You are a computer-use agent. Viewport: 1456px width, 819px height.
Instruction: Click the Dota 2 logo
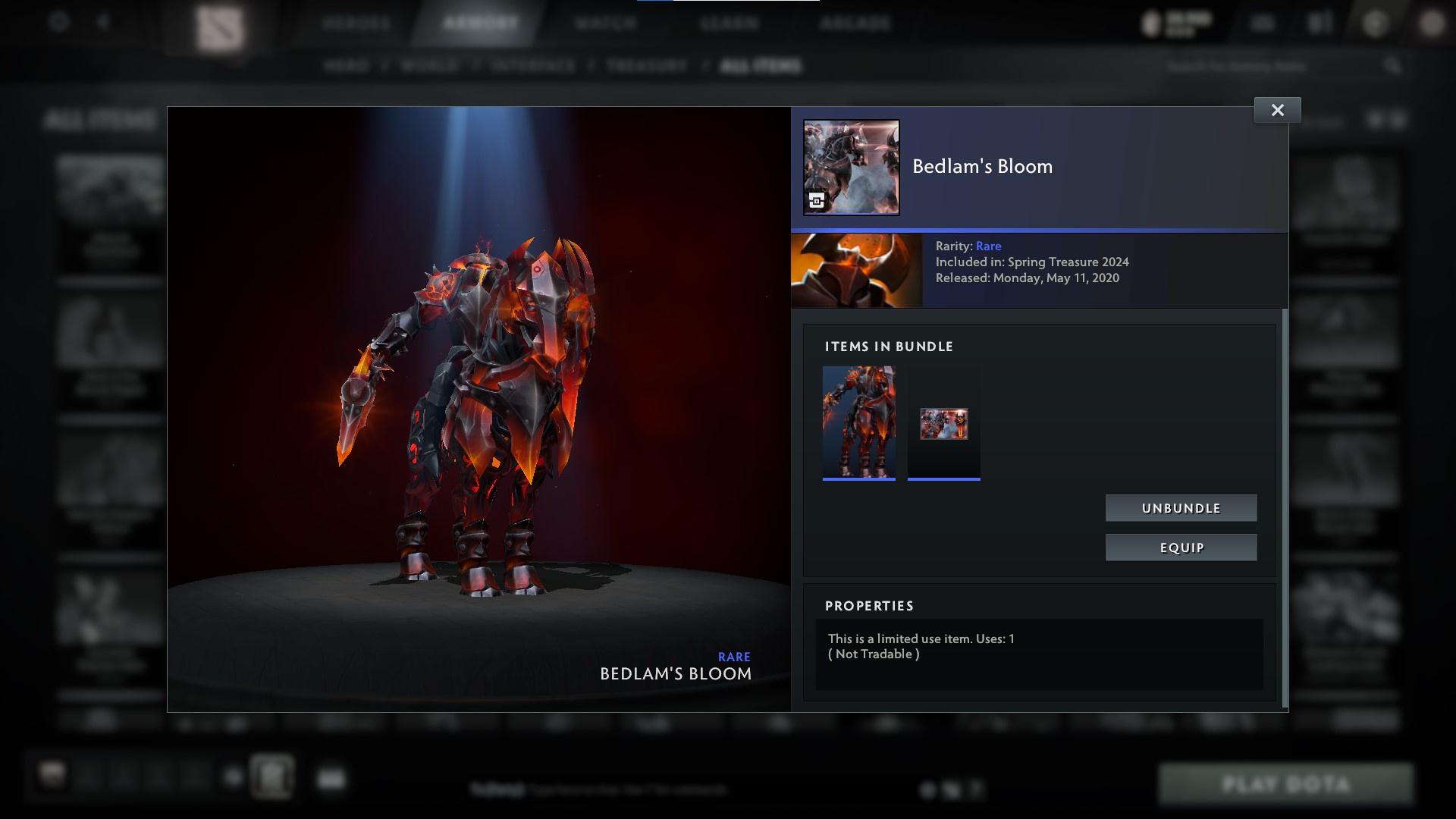(x=218, y=23)
